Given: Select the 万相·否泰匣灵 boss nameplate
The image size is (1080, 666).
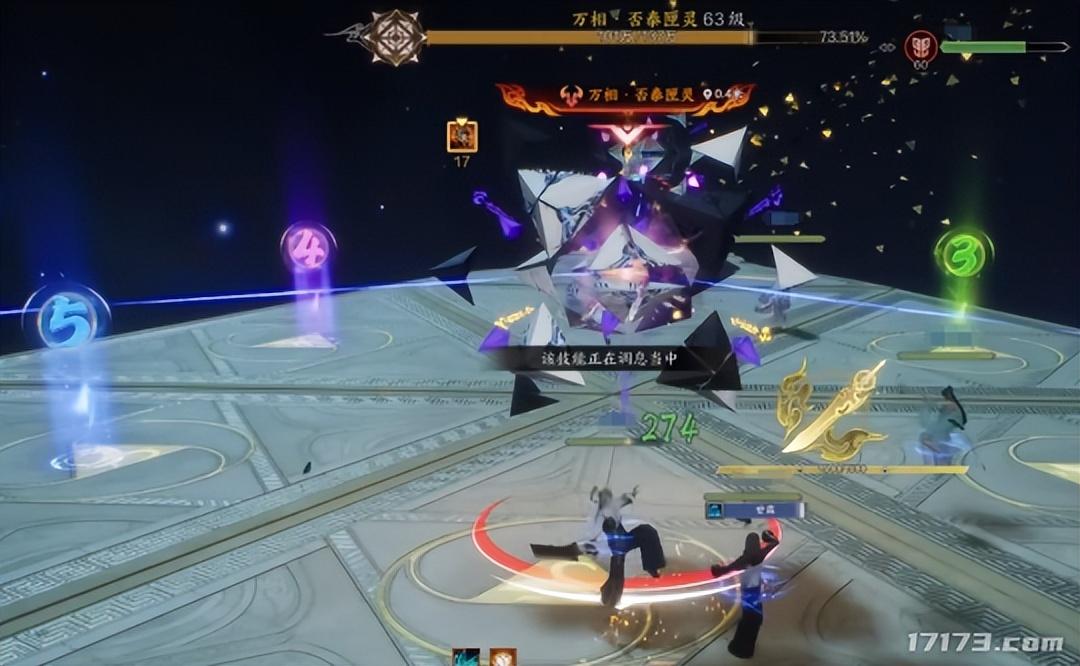Looking at the screenshot, I should click(625, 96).
